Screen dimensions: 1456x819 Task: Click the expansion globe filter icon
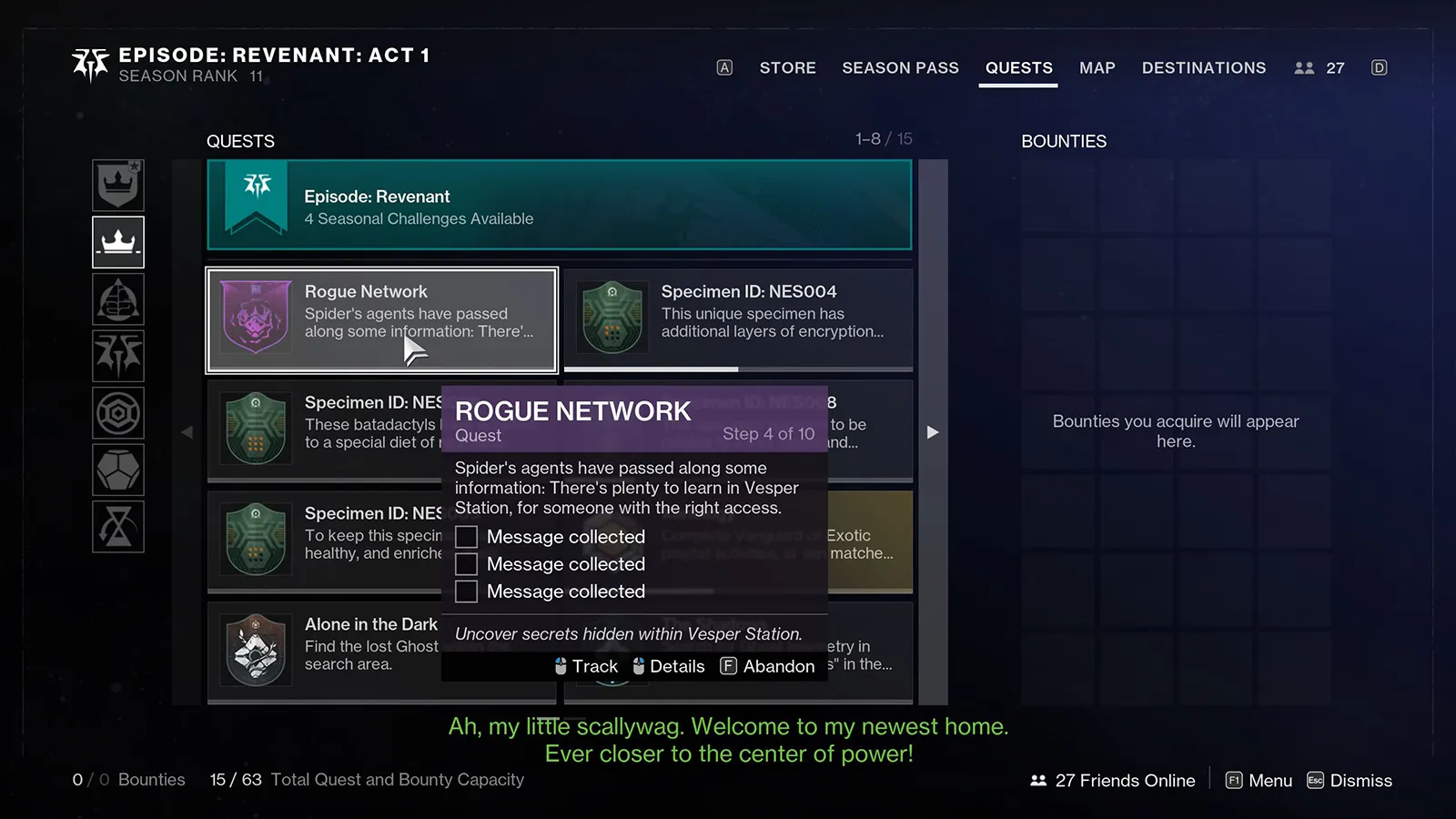[x=118, y=299]
